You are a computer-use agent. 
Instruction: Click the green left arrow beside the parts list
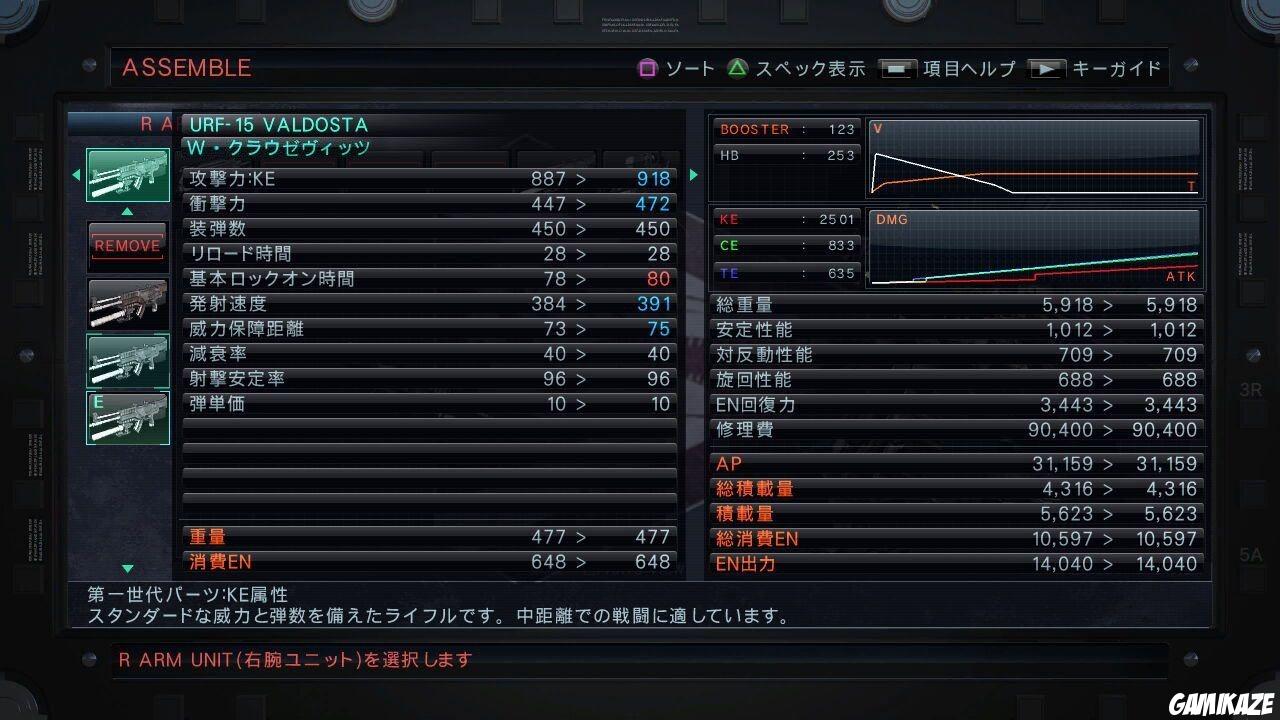74,175
